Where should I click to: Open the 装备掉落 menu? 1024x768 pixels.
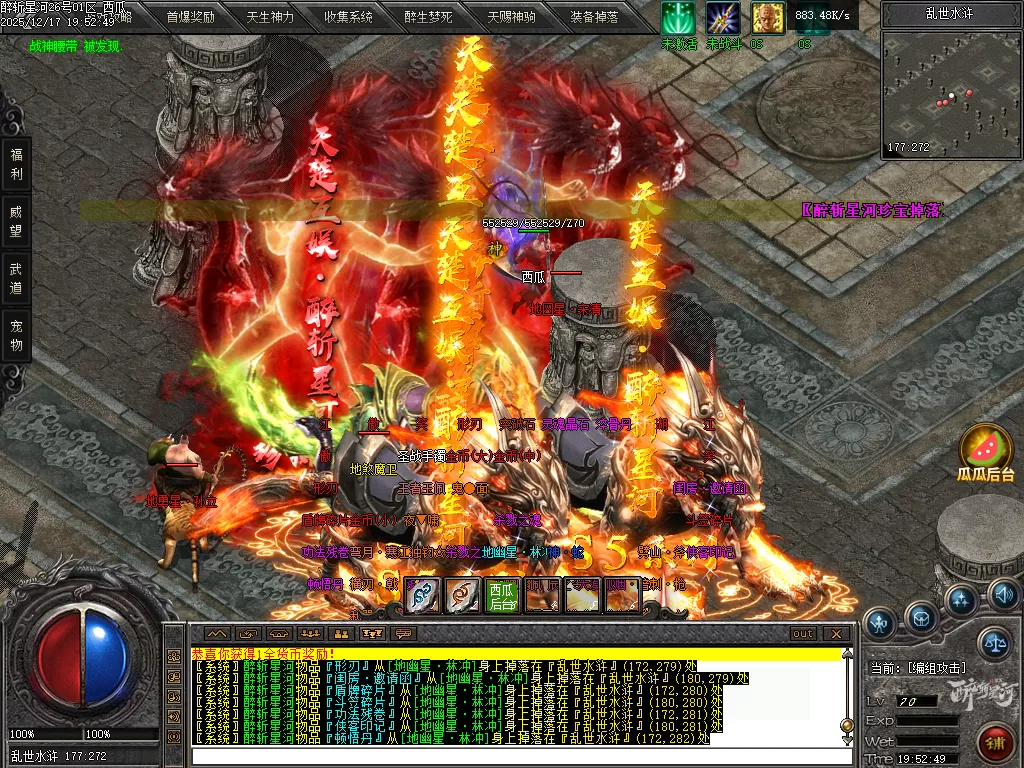point(594,16)
